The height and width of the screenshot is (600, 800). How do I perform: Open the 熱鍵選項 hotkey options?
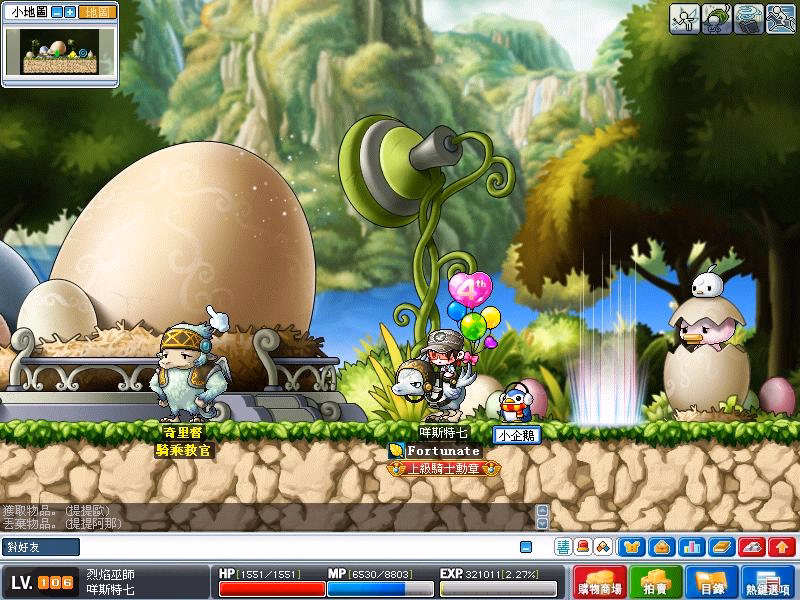[x=768, y=582]
